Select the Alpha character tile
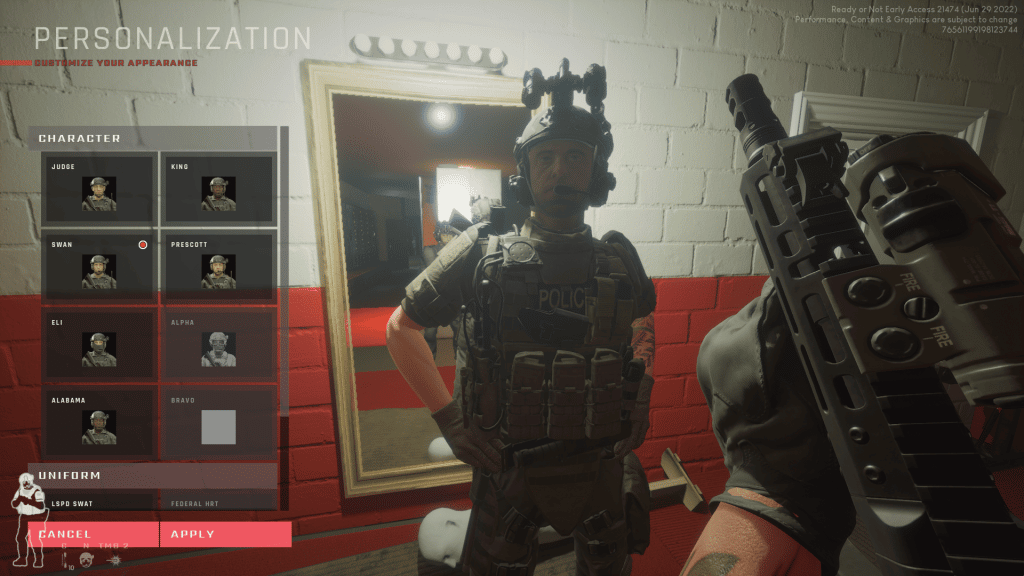The image size is (1024, 576). click(217, 345)
